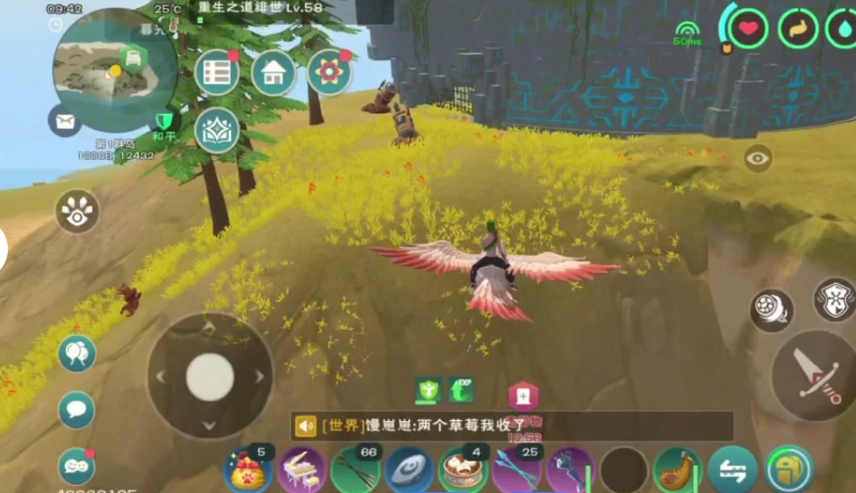Screen dimensions: 856x493
Task: Select the roasted meat hotbar slot
Action: point(678,469)
